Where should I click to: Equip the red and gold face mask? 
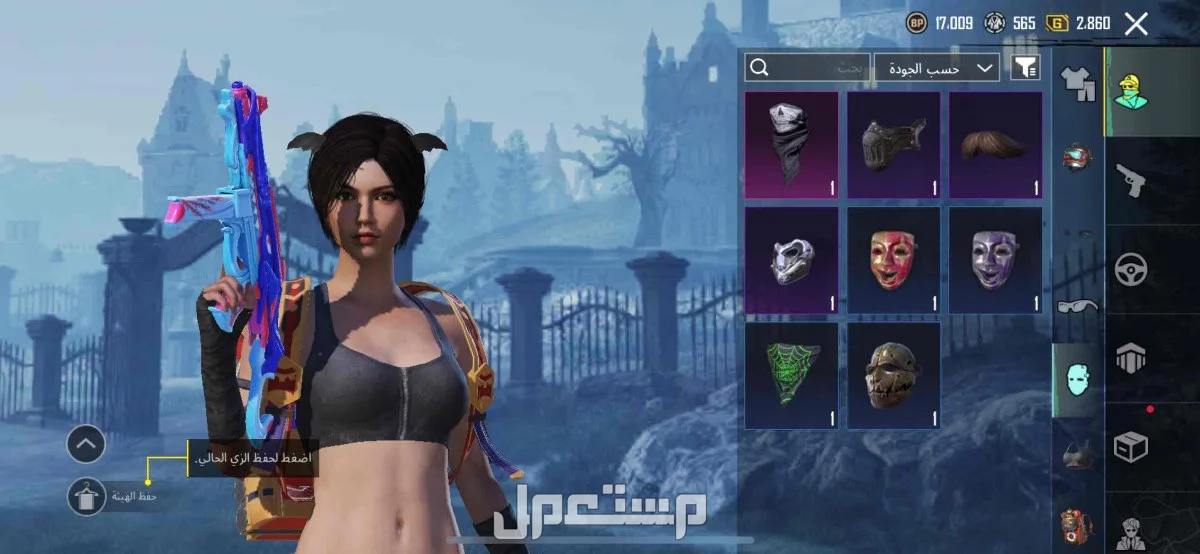[893, 260]
